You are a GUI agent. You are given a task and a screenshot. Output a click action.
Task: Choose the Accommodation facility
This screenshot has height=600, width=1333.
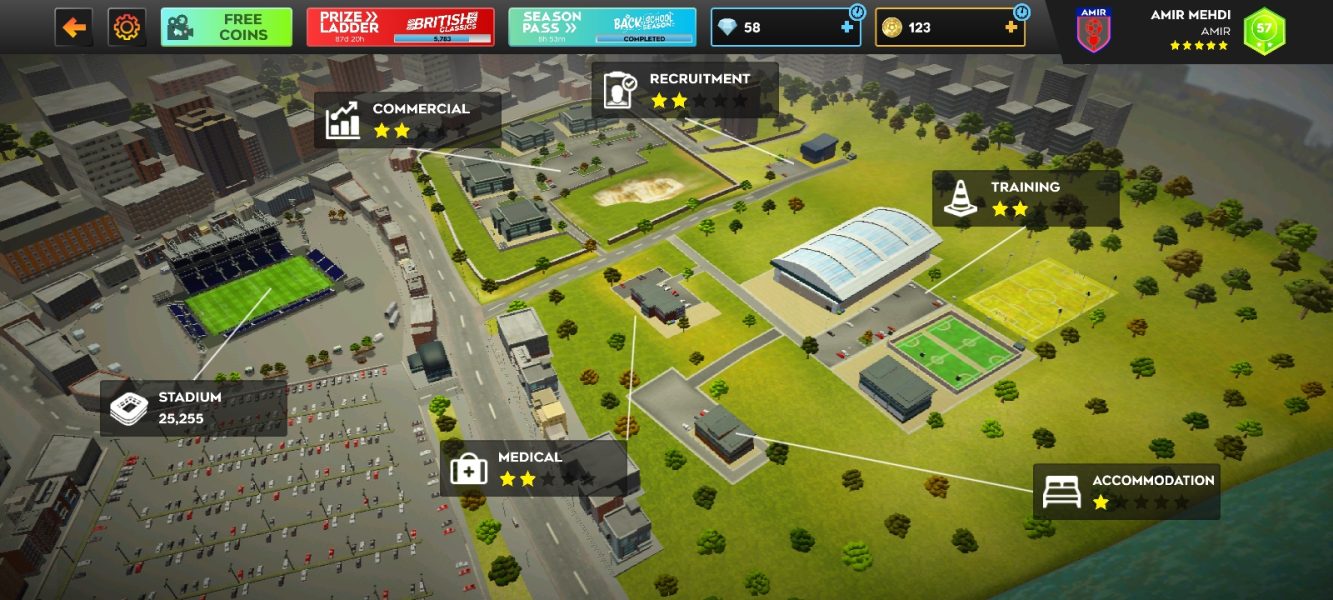point(1126,491)
